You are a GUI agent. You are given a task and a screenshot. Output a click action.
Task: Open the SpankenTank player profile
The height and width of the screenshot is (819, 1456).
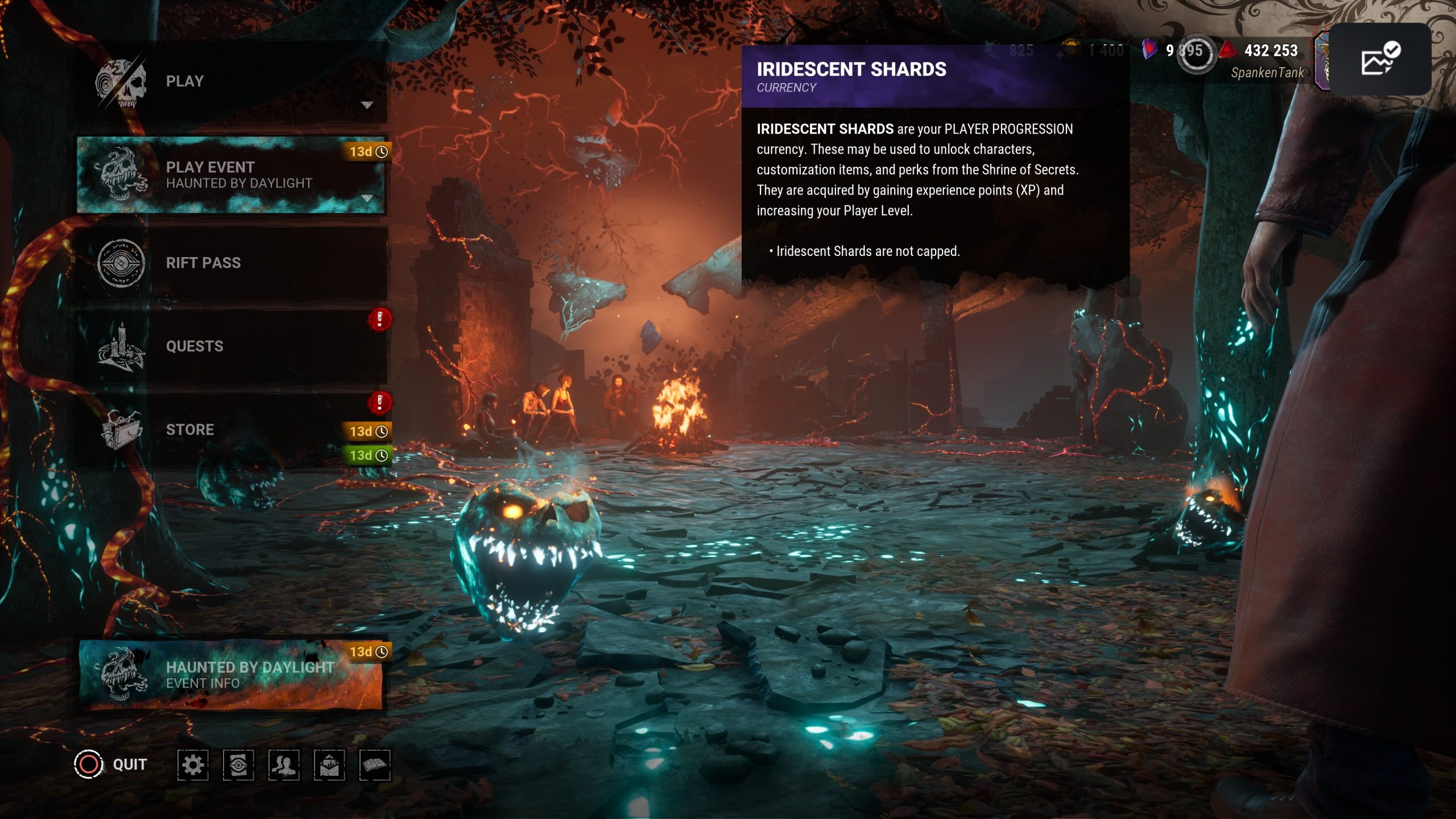click(x=1267, y=73)
